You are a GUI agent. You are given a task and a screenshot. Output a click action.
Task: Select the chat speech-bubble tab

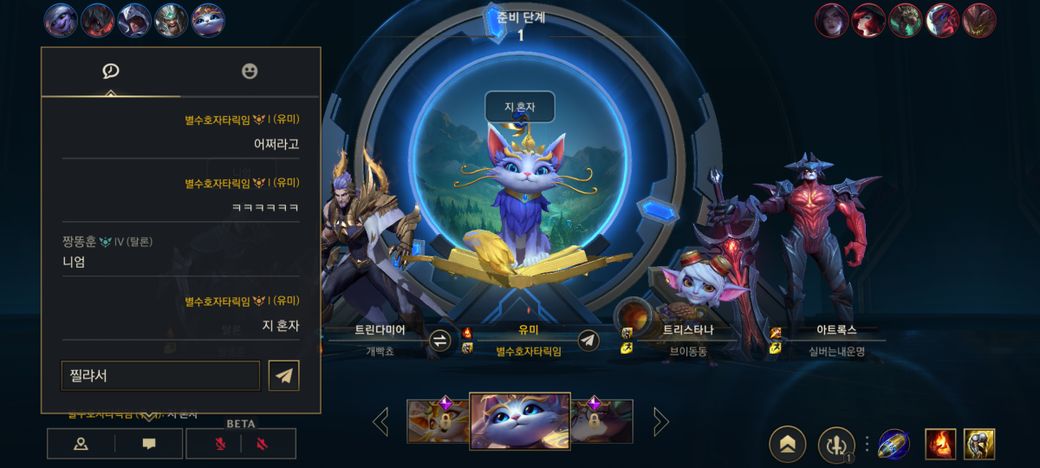(111, 71)
